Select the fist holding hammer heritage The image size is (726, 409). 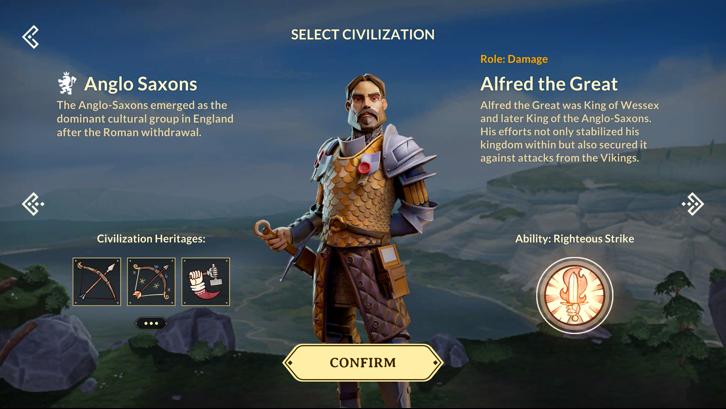point(206,281)
